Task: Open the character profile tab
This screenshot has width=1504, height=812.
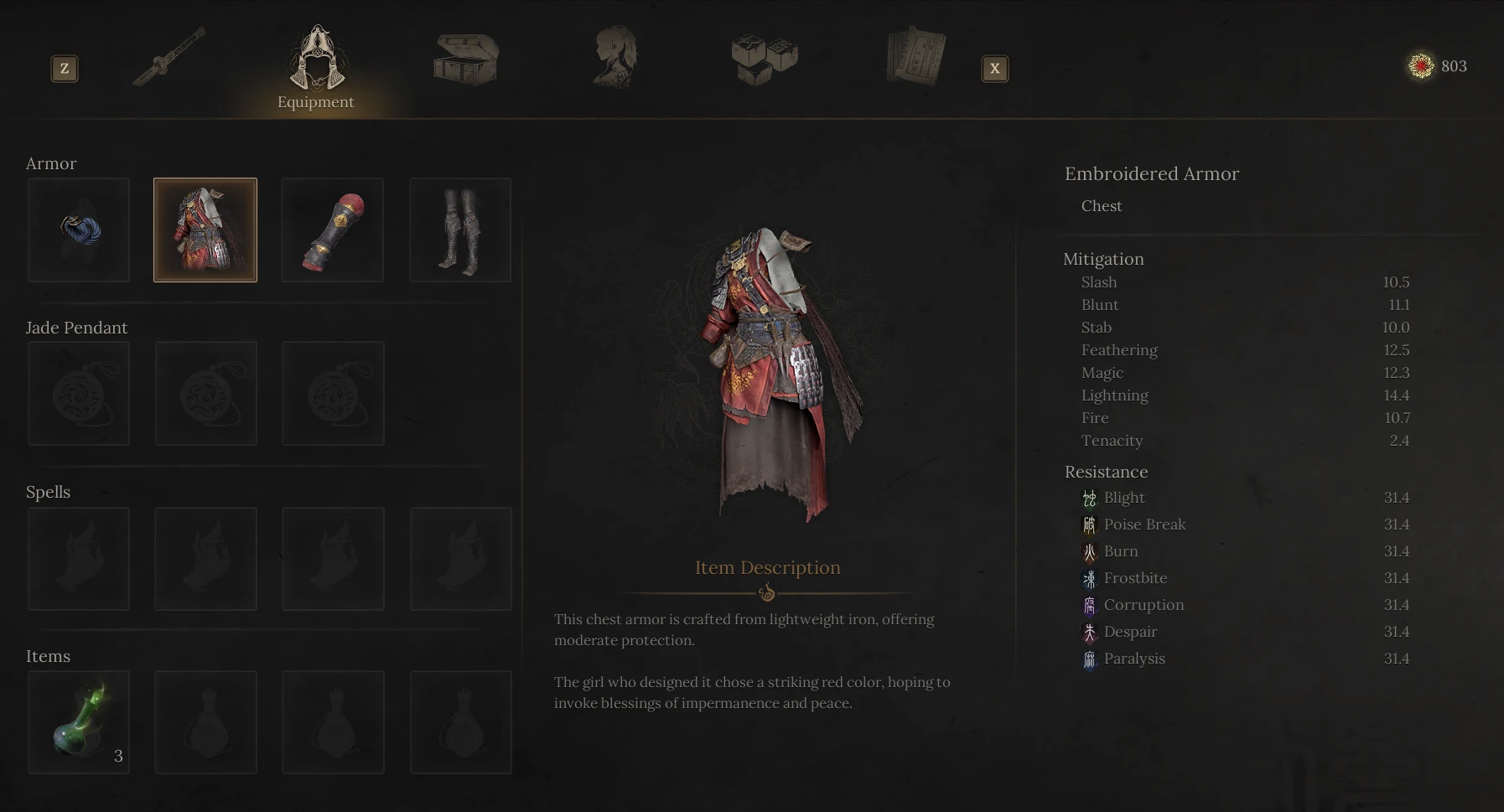Action: tap(615, 57)
